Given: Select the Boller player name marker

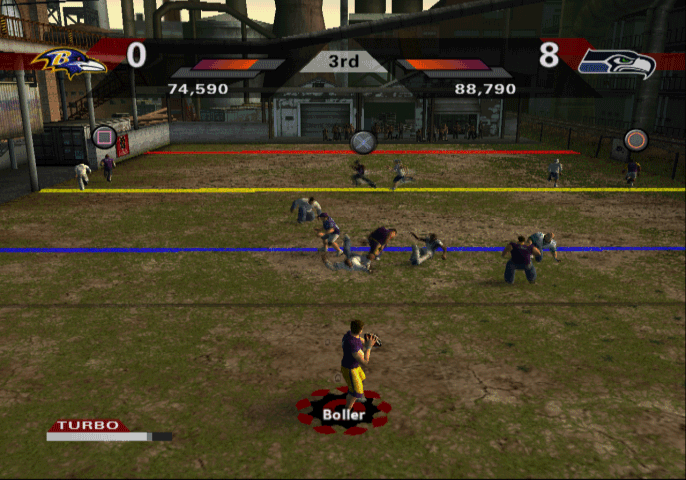Looking at the screenshot, I should click(x=343, y=411).
